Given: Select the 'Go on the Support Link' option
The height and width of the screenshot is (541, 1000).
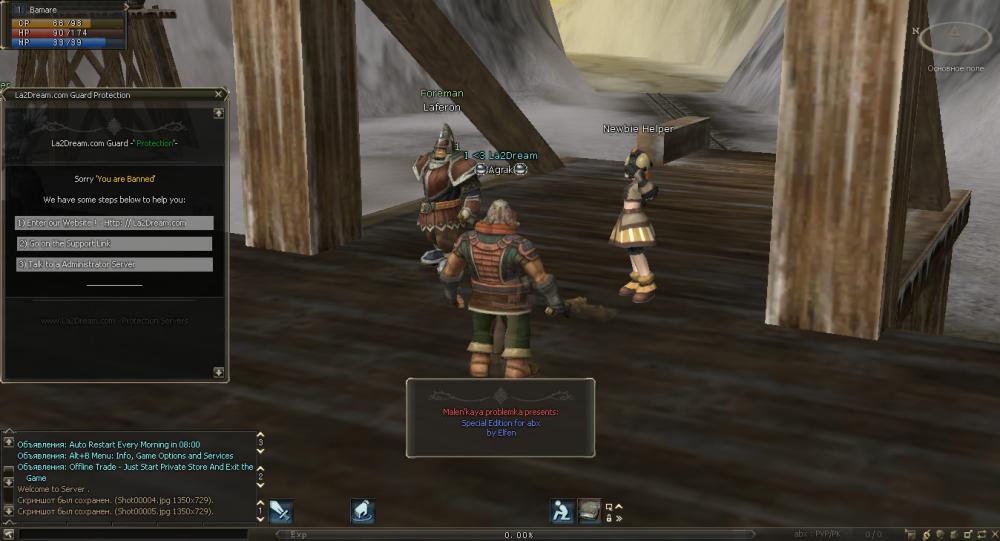Looking at the screenshot, I should [x=114, y=244].
